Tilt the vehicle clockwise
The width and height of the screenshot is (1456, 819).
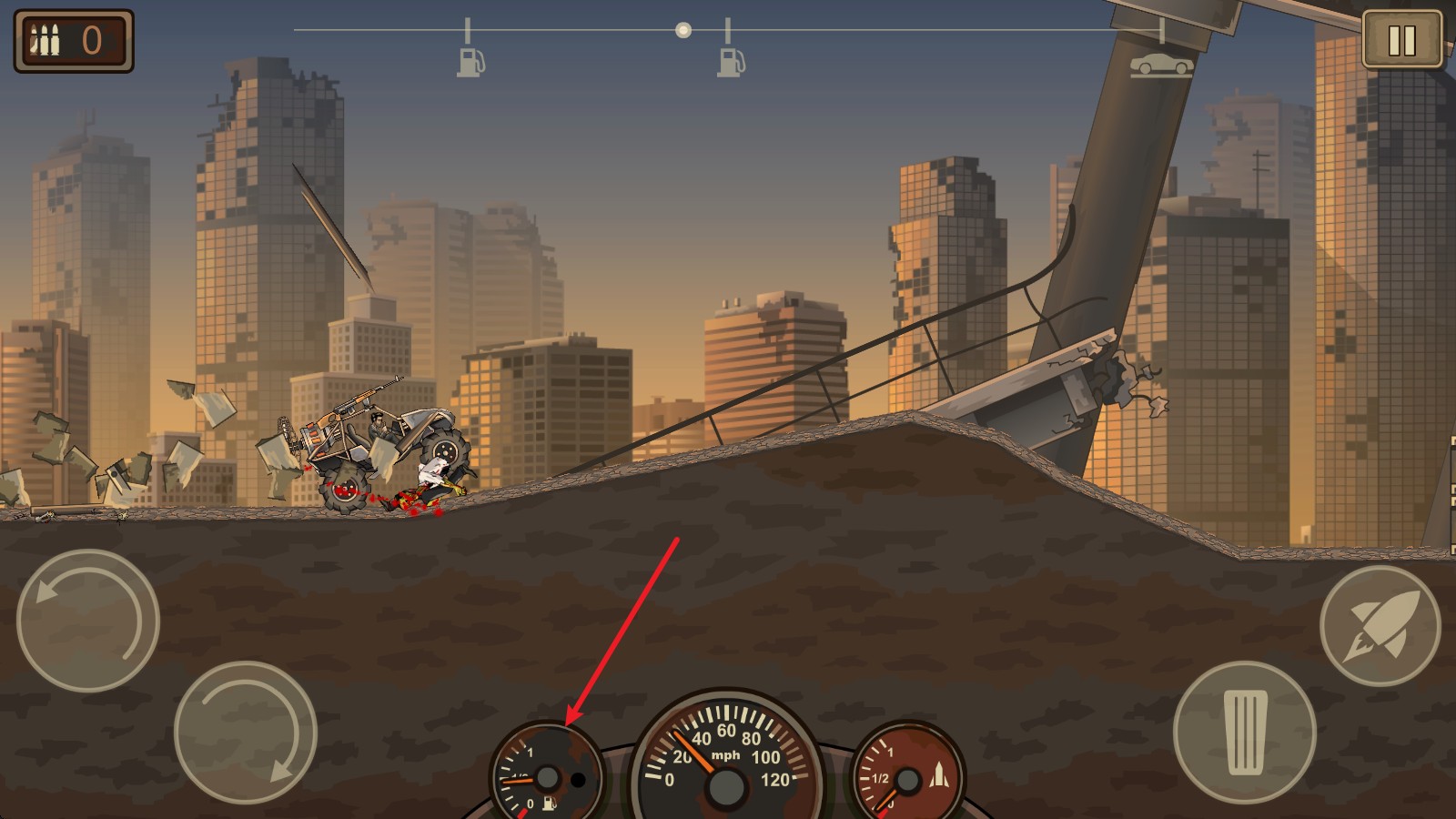pos(245,732)
